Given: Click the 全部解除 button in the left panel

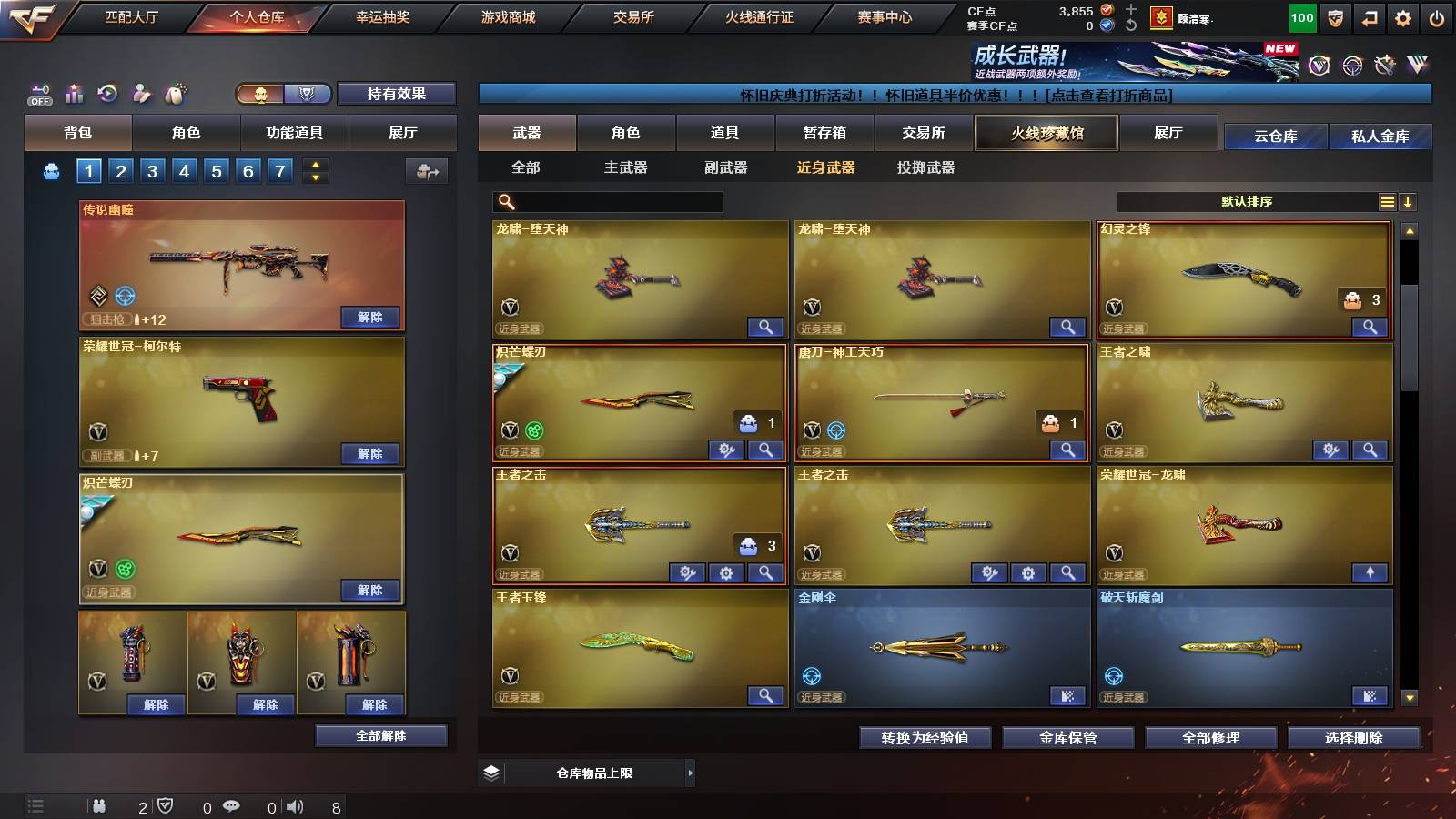Looking at the screenshot, I should click(x=380, y=735).
